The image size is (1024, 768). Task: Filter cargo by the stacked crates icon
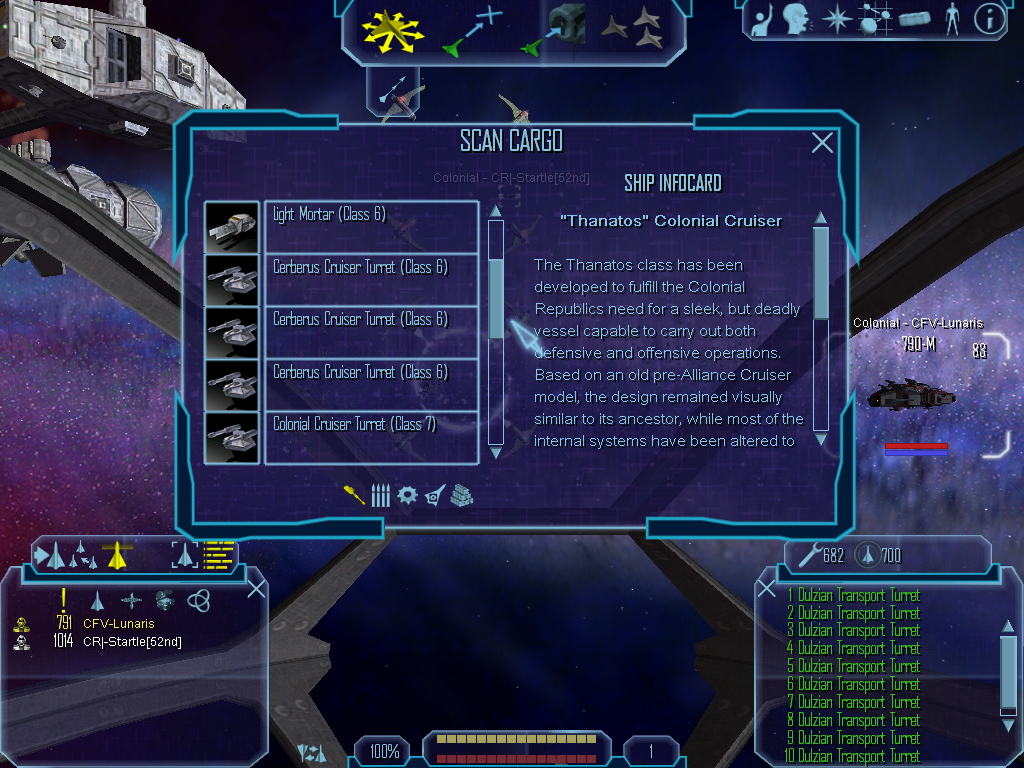(460, 495)
